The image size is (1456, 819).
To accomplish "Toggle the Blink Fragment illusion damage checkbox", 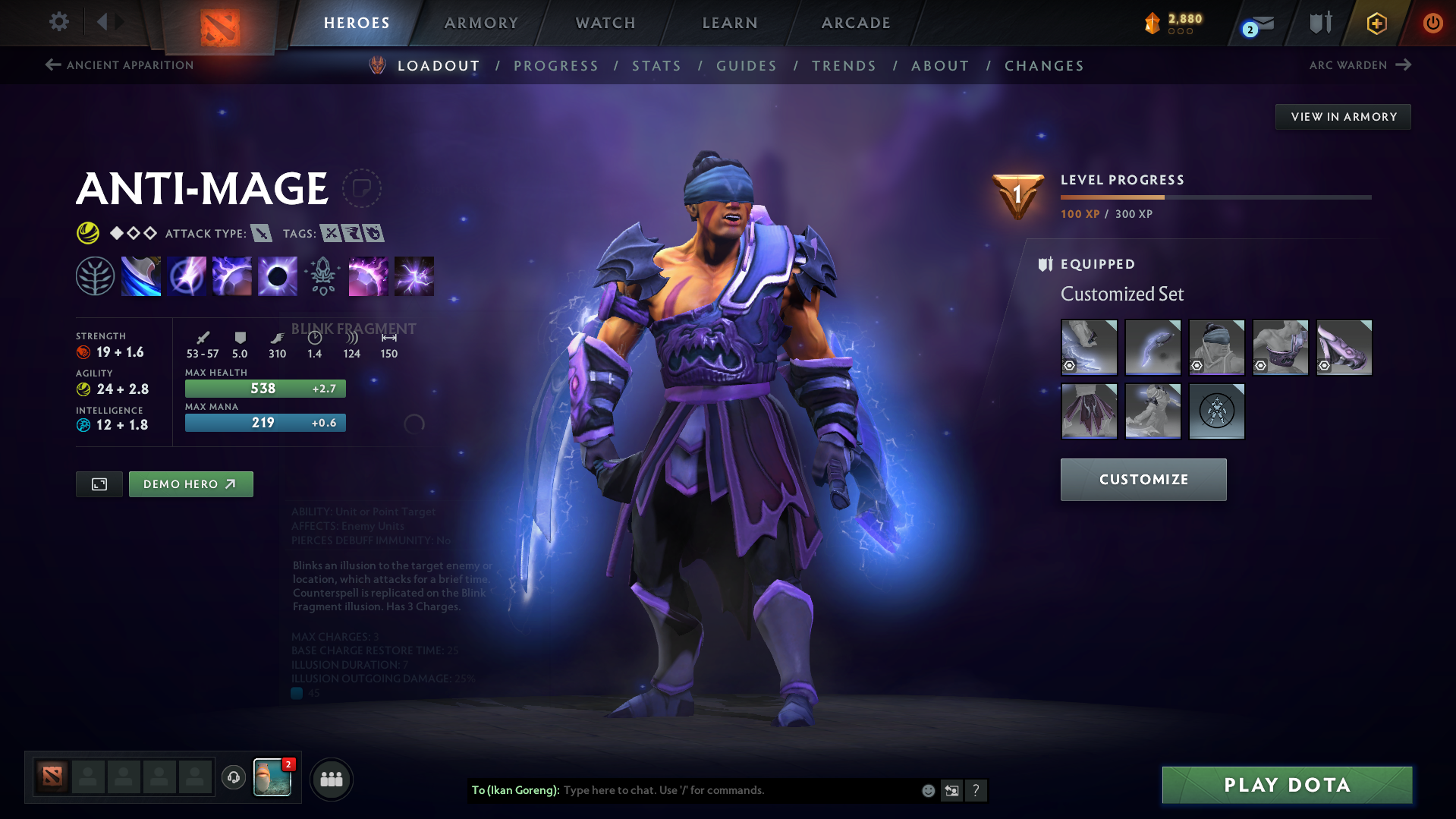I will [297, 693].
